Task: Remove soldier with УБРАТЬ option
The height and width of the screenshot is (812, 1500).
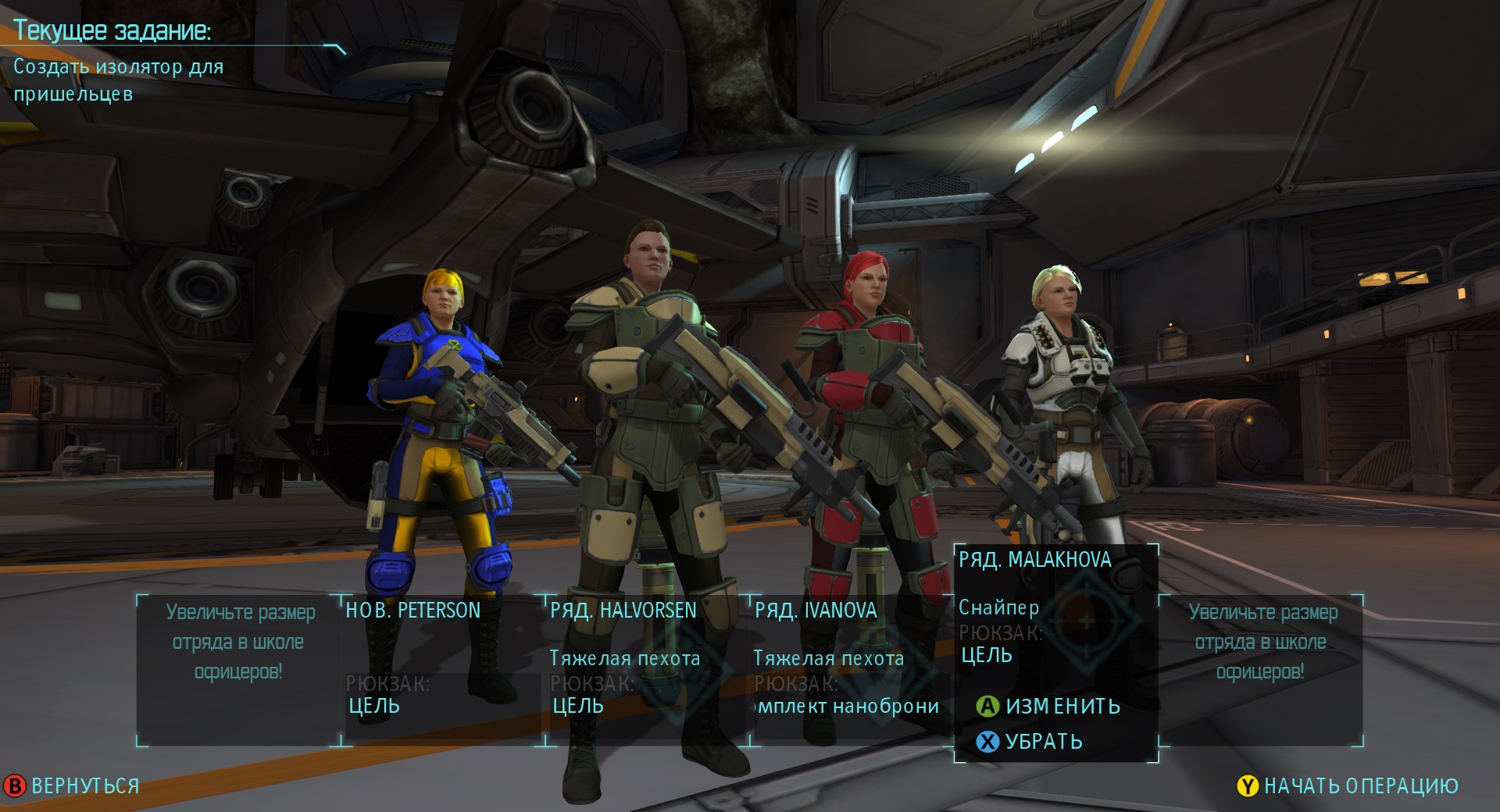Action: pyautogui.click(x=1030, y=742)
